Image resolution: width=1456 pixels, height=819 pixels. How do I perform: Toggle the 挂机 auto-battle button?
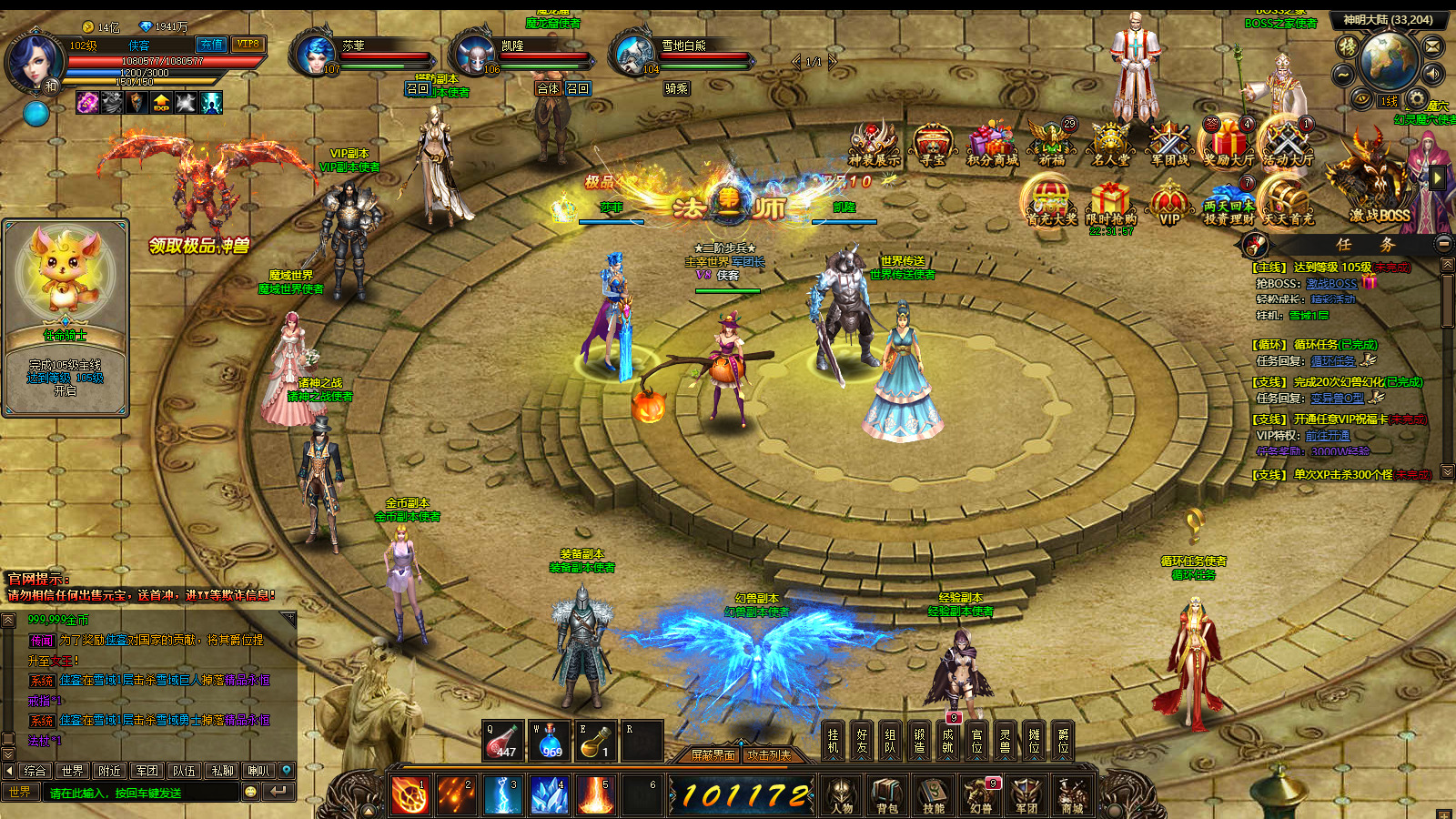(x=833, y=741)
